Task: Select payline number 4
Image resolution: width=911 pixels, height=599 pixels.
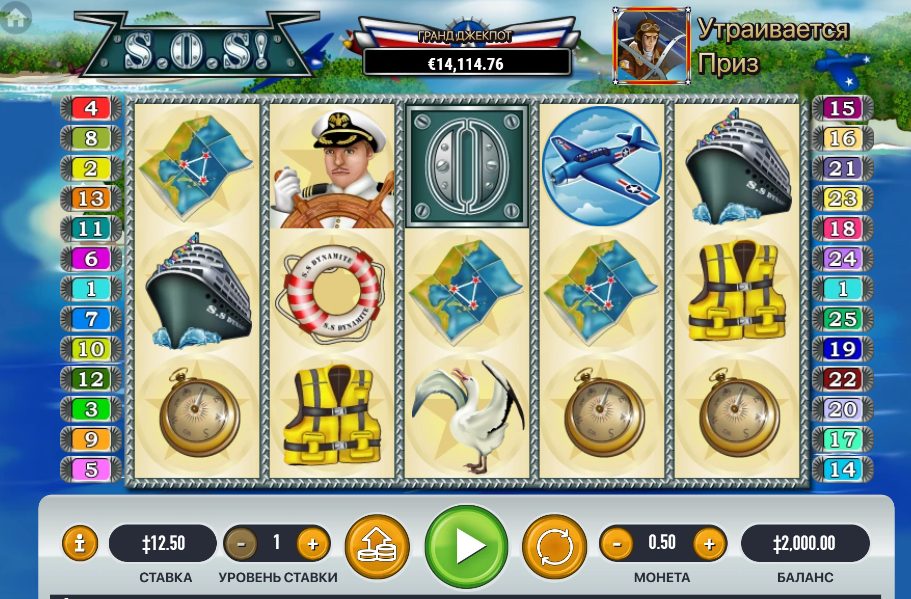Action: 91,108
